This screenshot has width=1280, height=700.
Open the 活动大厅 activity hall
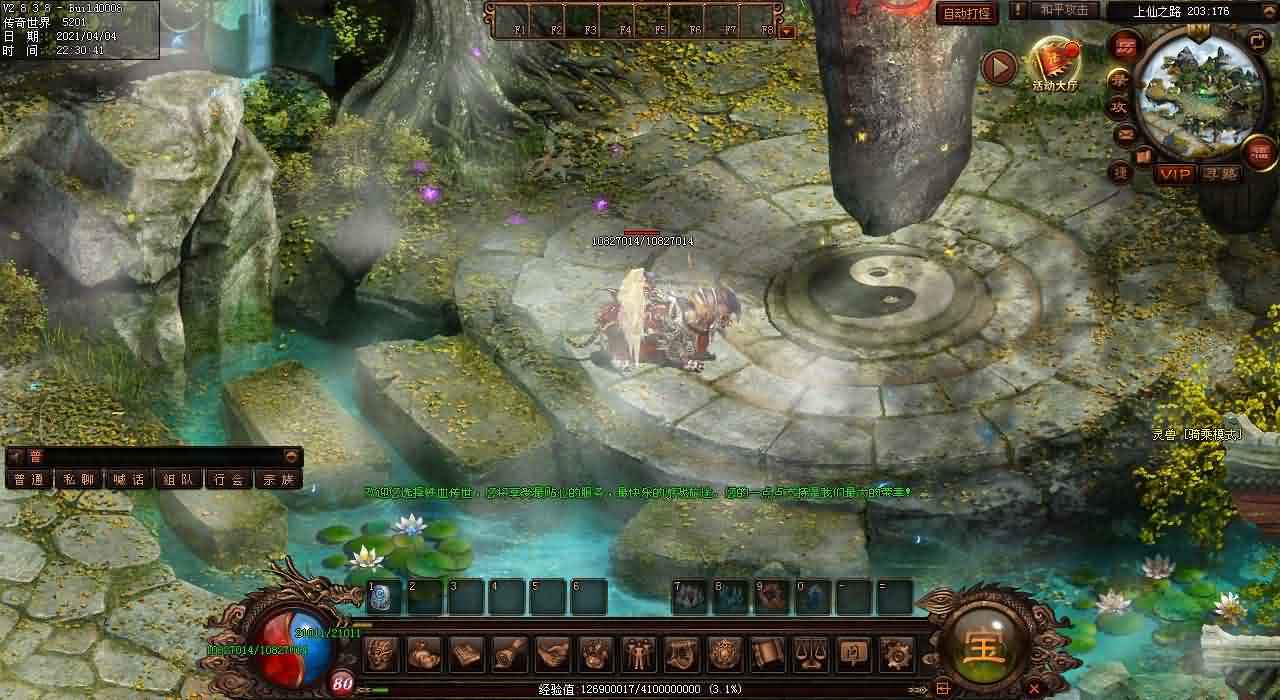coord(1055,63)
